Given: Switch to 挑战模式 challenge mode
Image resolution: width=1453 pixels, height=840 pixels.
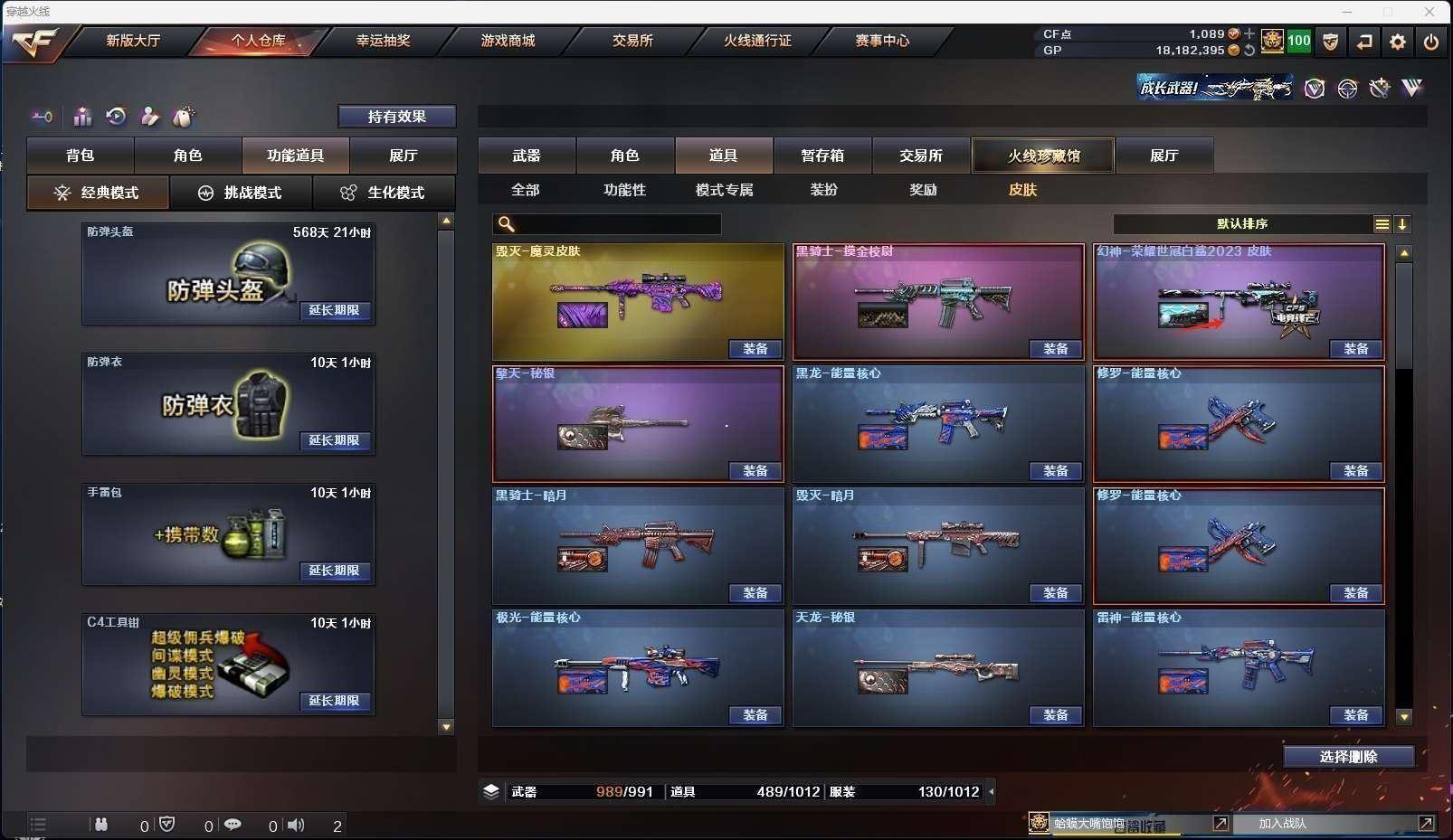Looking at the screenshot, I should click(241, 193).
